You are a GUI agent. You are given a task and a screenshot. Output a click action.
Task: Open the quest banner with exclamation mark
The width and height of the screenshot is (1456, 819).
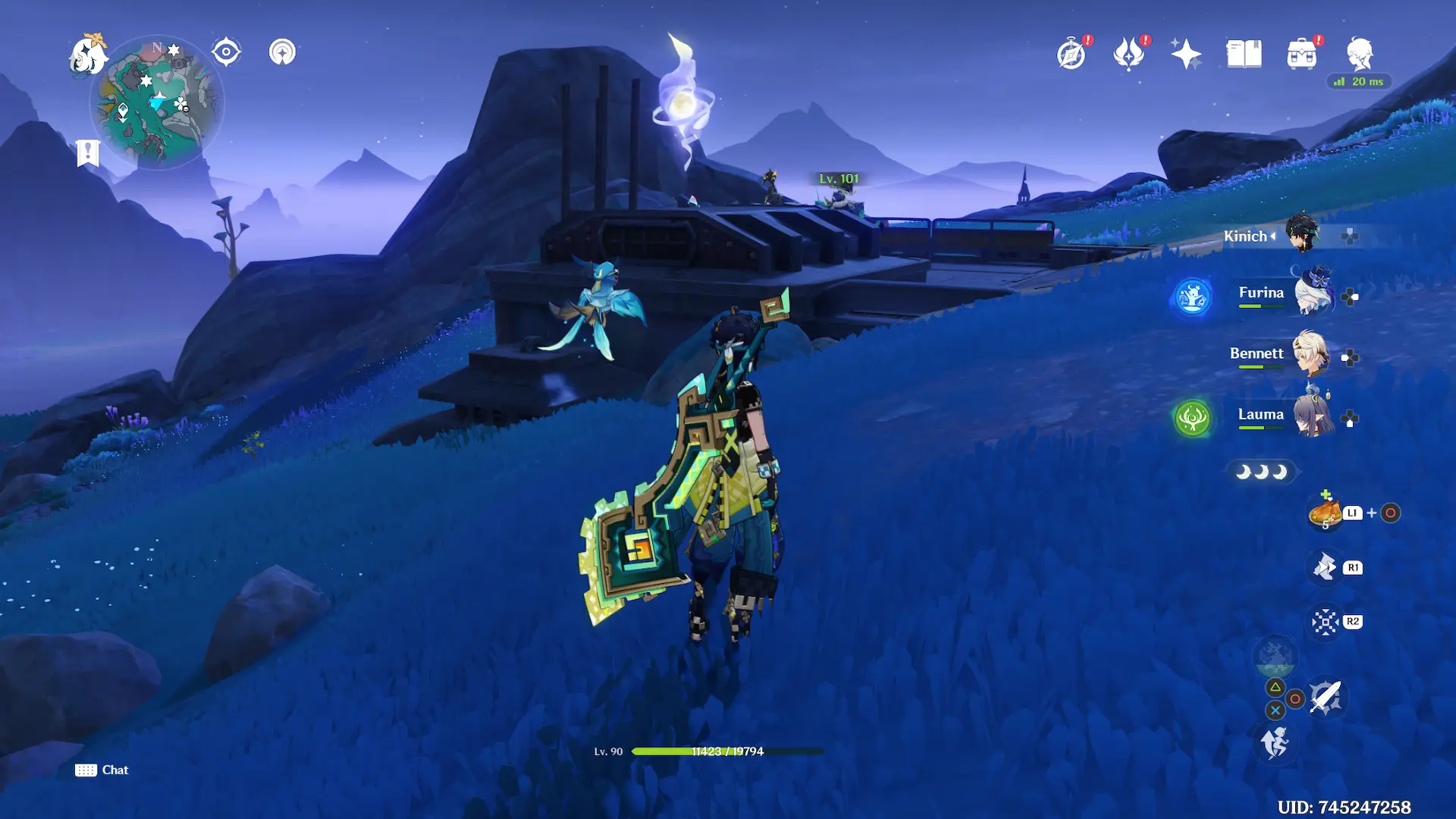coord(88,152)
